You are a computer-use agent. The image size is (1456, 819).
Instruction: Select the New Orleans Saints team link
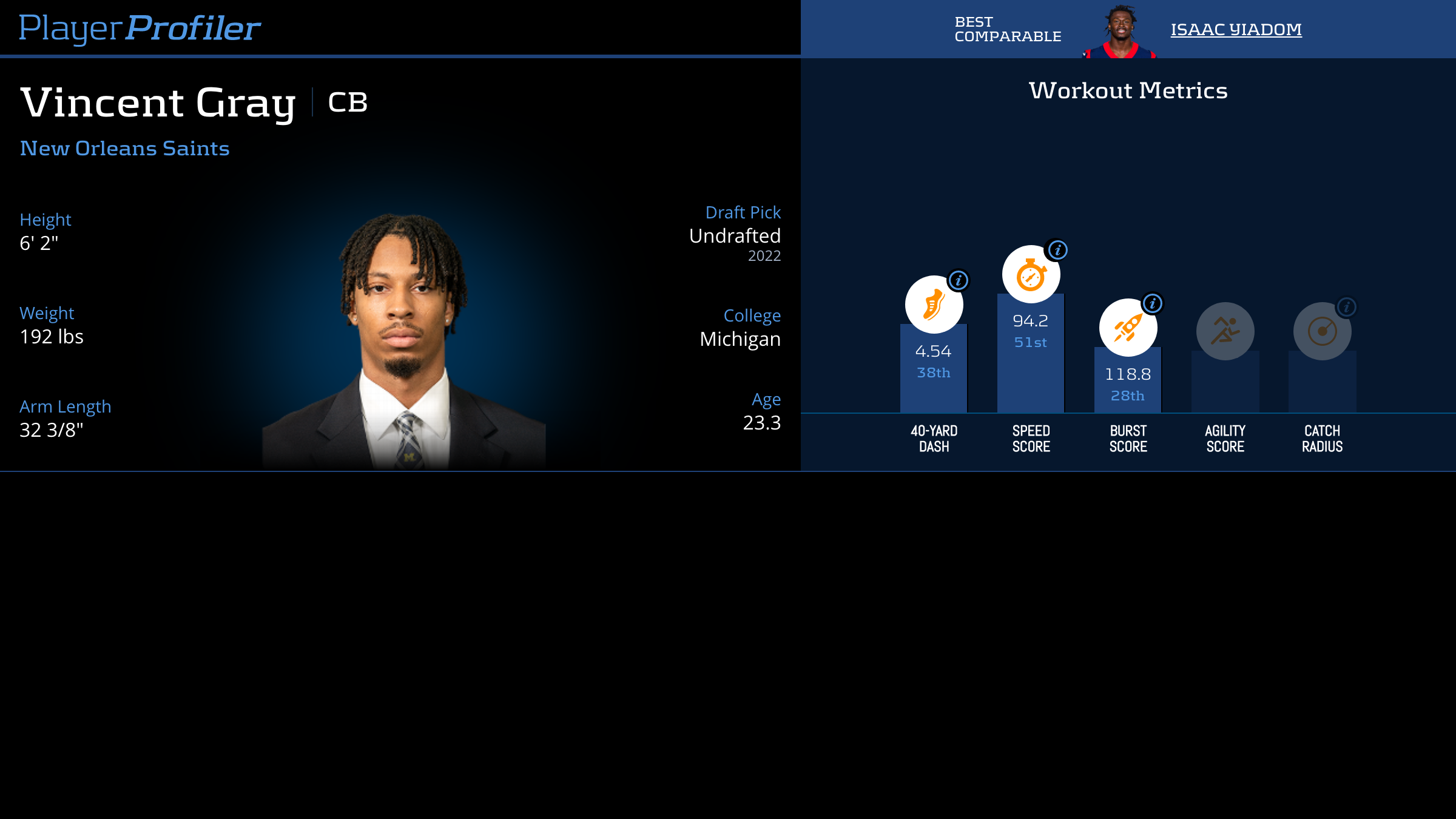point(125,149)
